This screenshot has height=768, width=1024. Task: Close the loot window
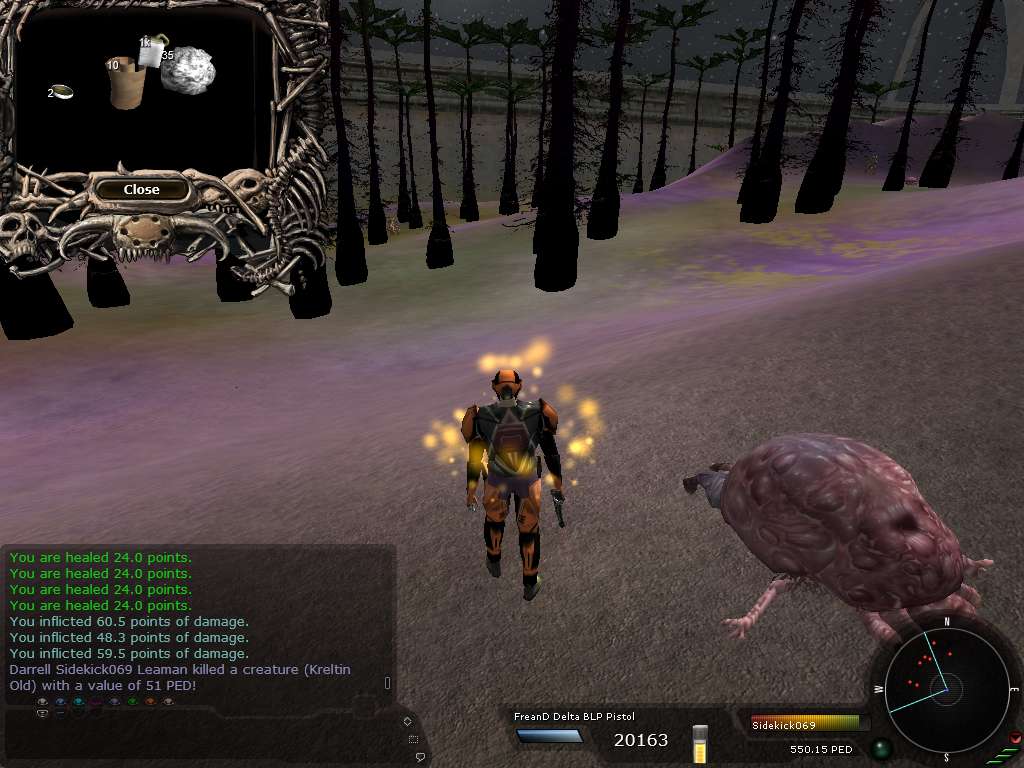(x=141, y=189)
